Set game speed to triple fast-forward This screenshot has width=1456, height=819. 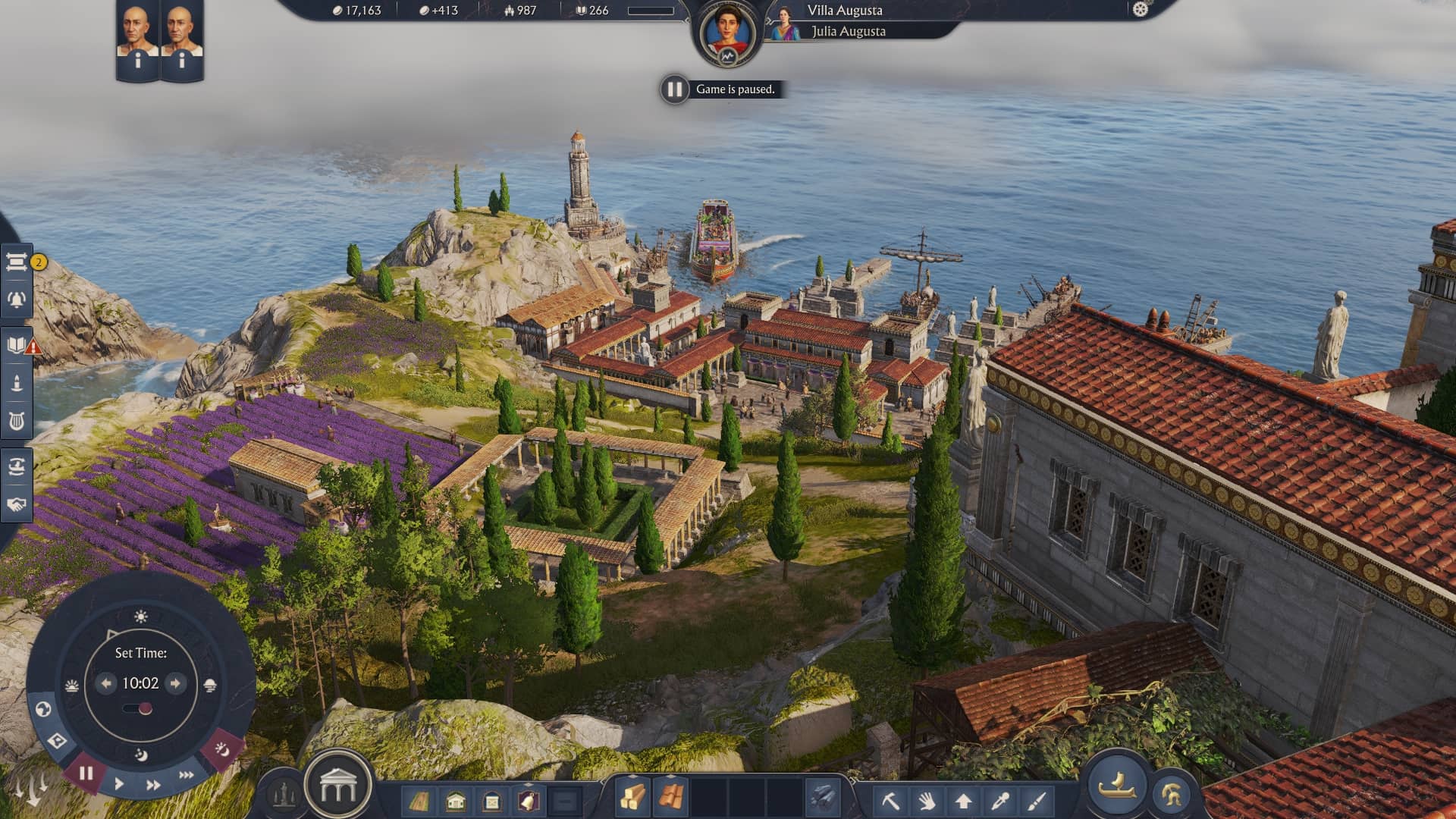(x=186, y=775)
